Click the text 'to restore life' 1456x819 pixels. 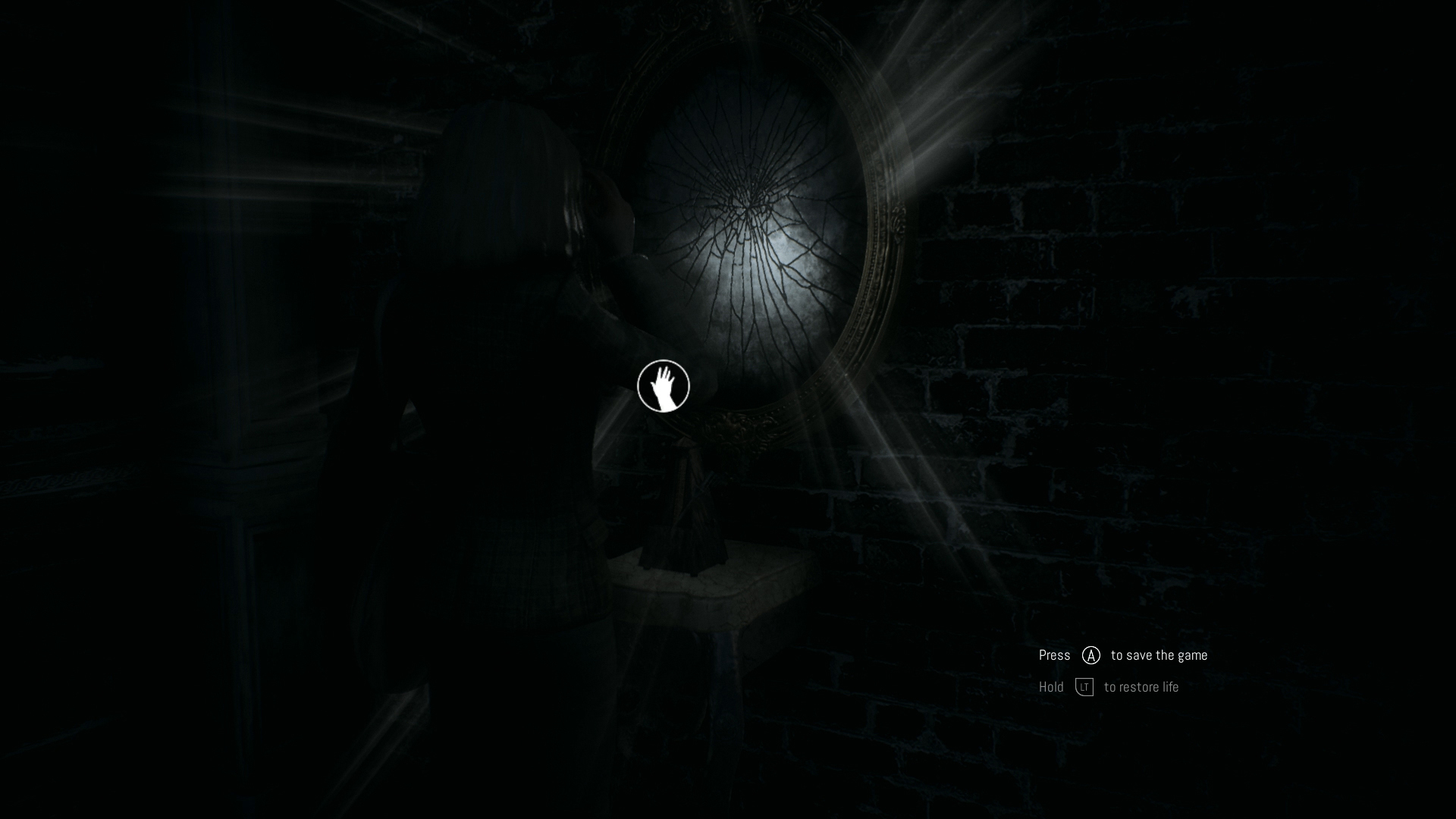click(x=1142, y=687)
